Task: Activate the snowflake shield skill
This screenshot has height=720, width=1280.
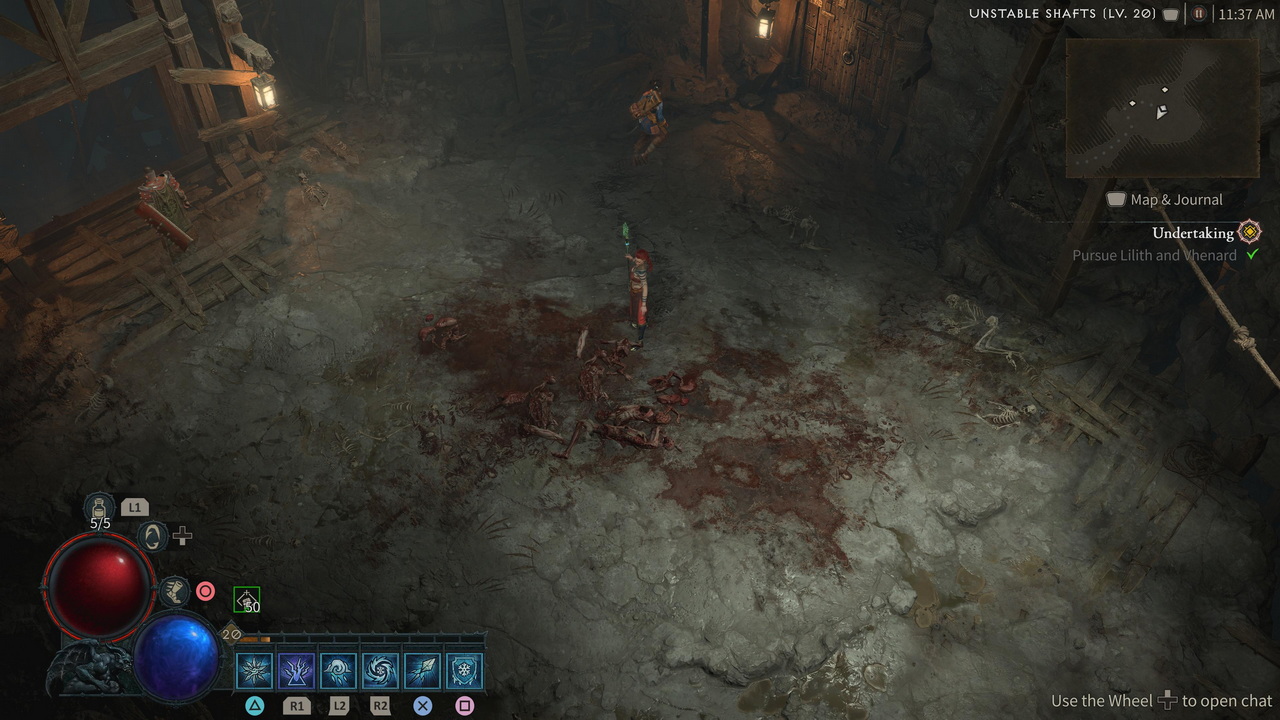Action: [464, 671]
